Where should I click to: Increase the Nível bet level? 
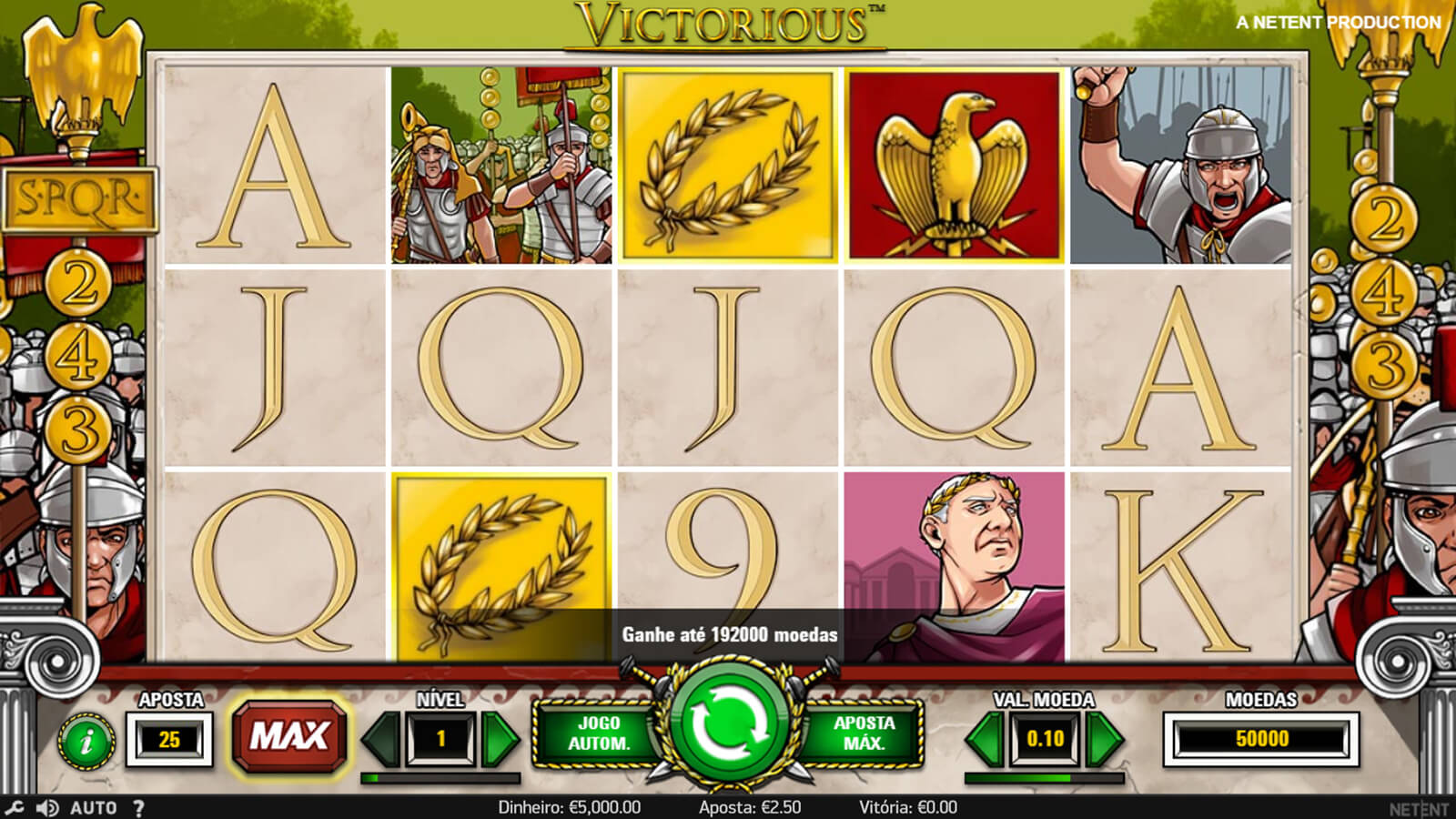point(499,739)
